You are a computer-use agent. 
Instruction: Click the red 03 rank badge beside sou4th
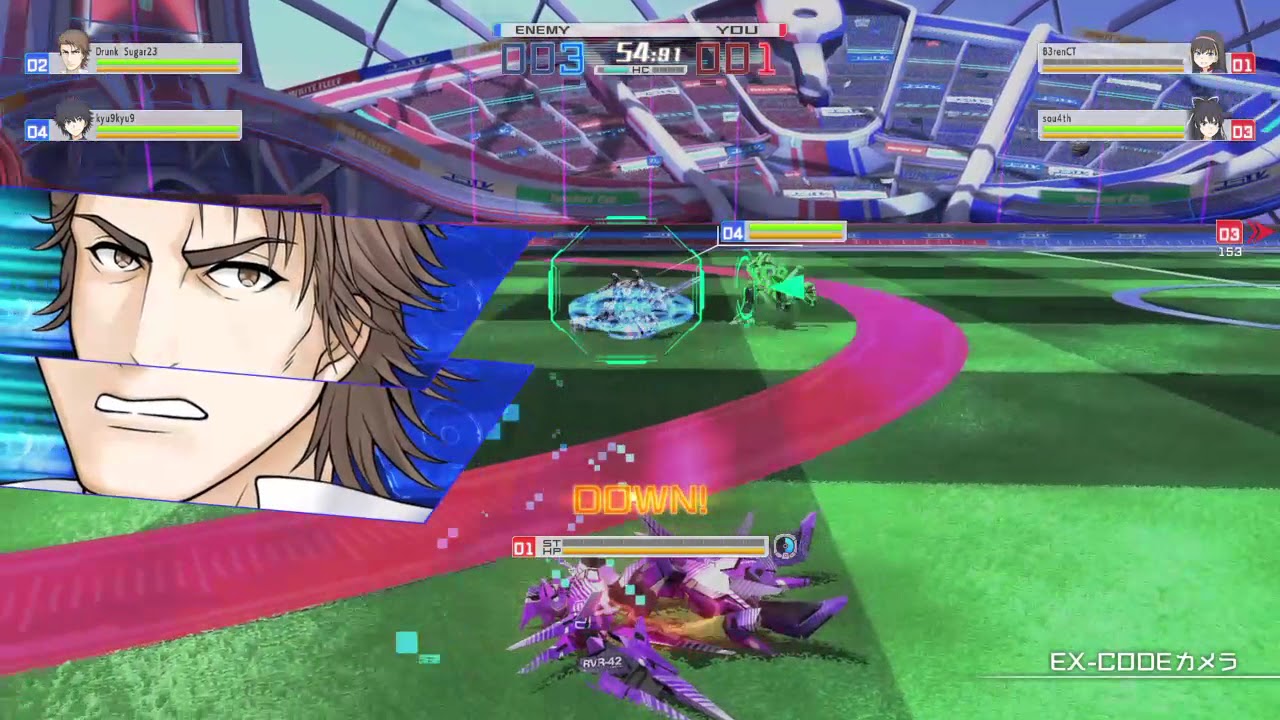point(1241,132)
